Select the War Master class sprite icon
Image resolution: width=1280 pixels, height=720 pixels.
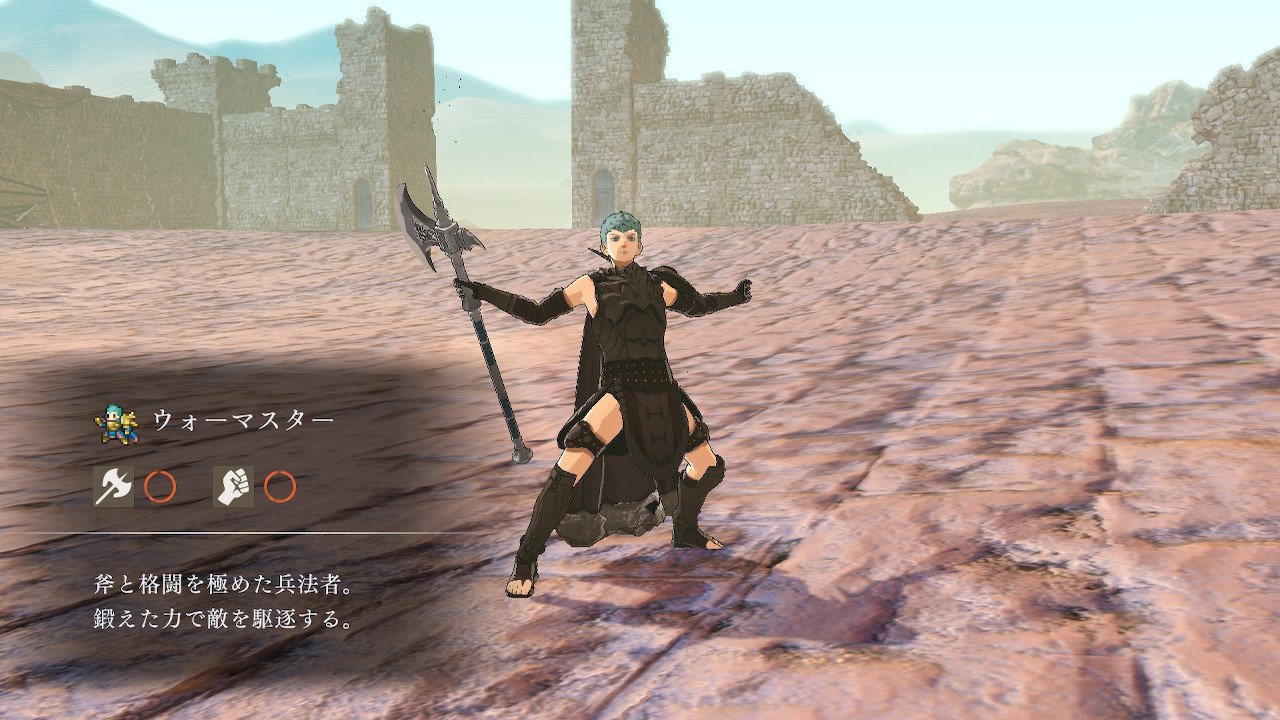click(114, 423)
